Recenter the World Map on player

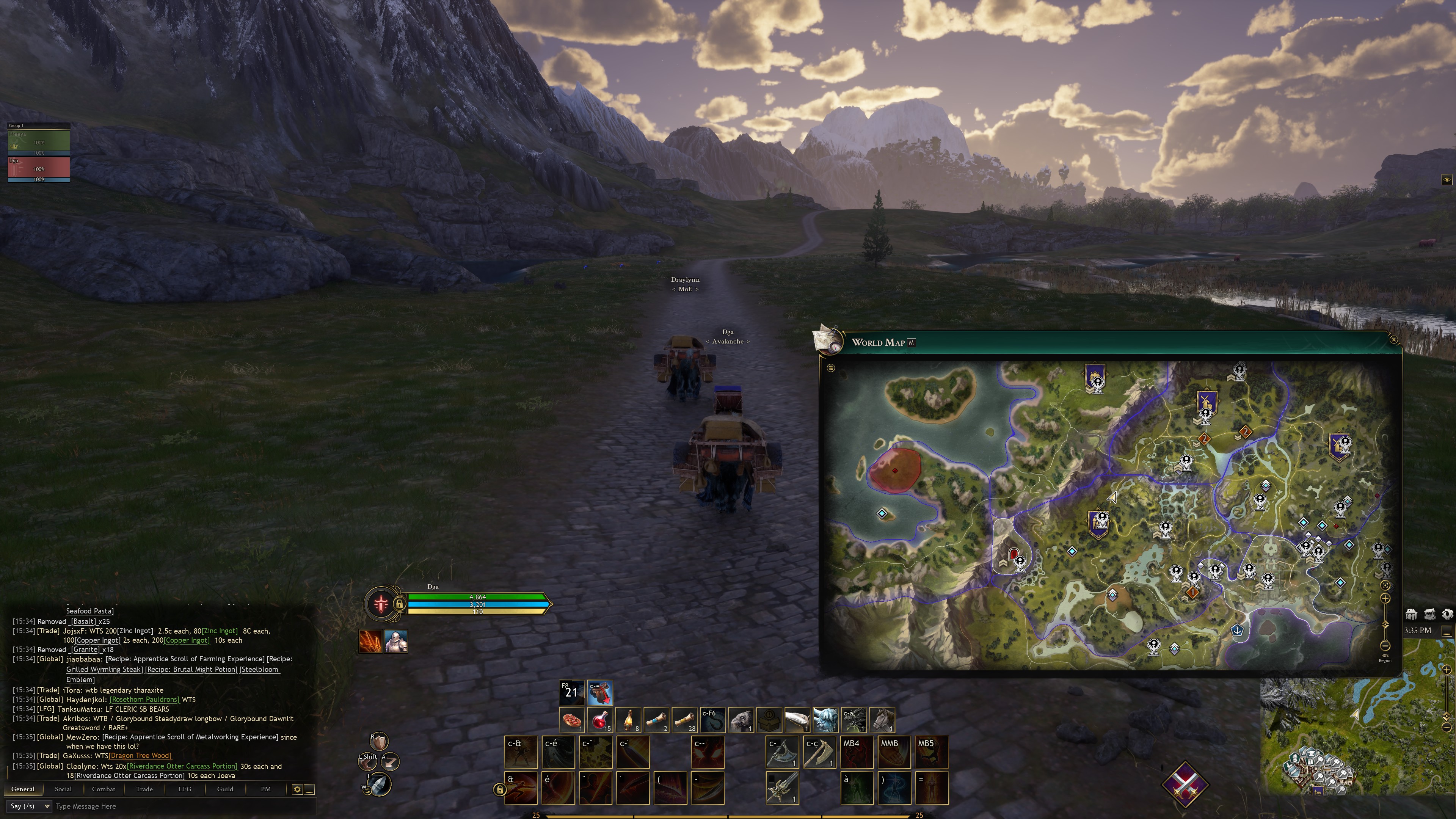(x=1385, y=585)
